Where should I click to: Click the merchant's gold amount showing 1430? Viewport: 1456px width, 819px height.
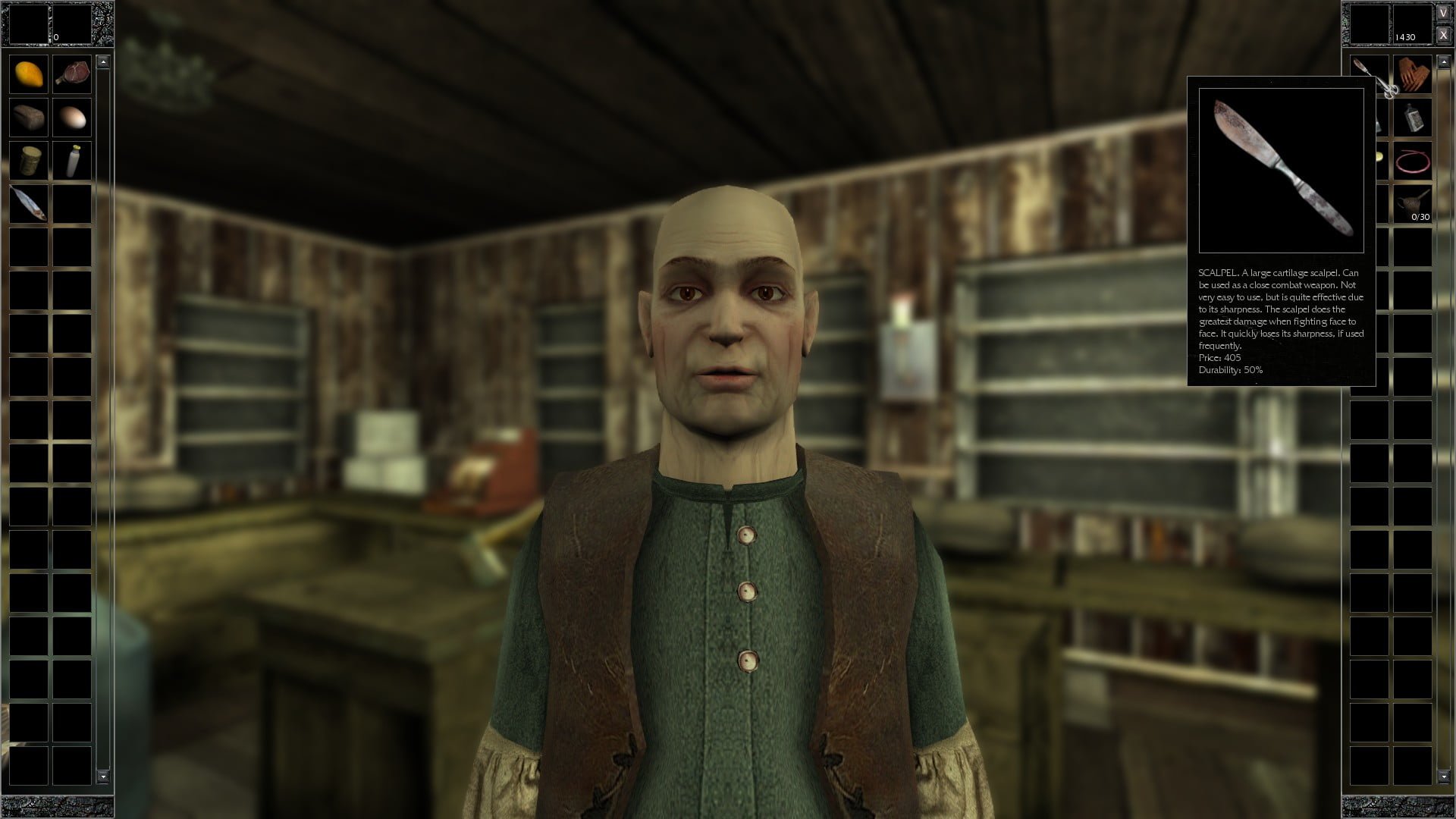point(1407,36)
